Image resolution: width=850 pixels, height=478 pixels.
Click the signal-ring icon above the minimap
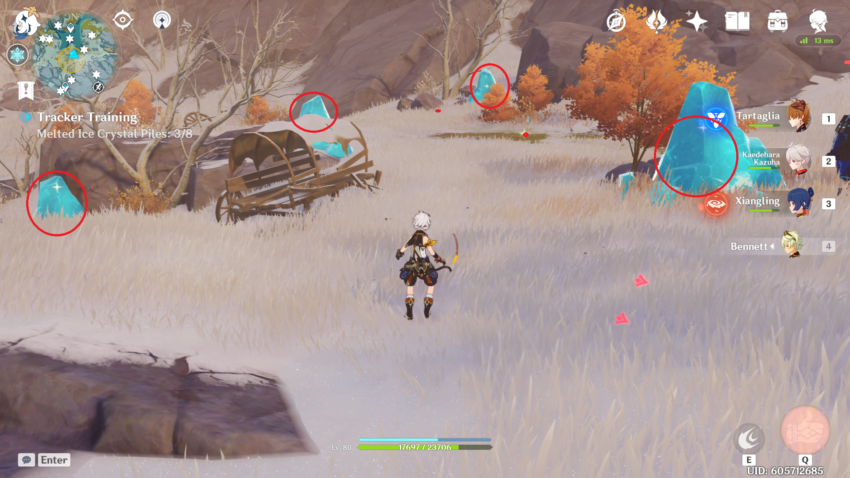(x=162, y=19)
